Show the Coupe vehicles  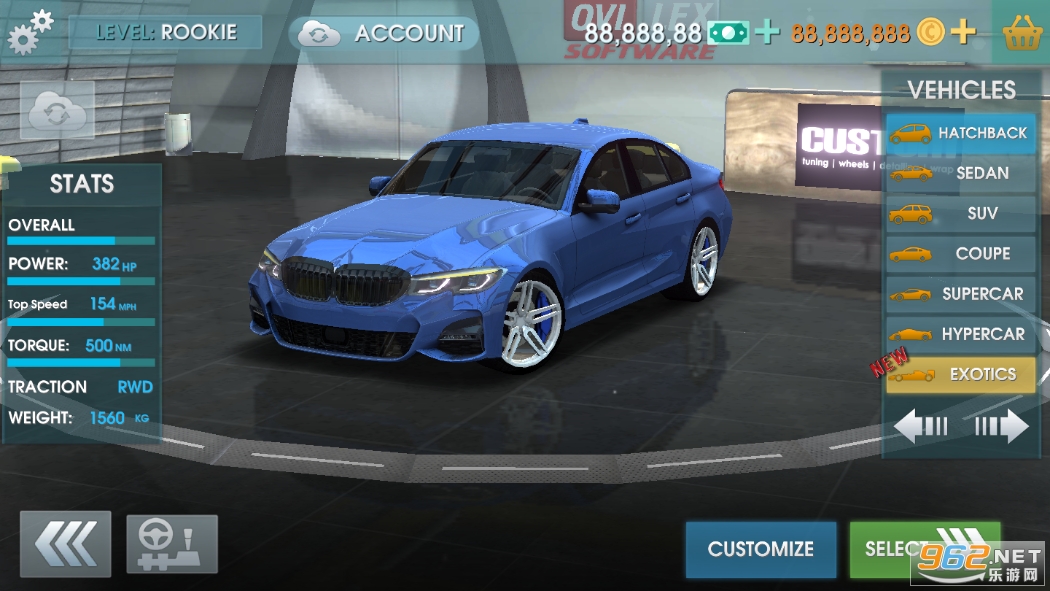(961, 254)
